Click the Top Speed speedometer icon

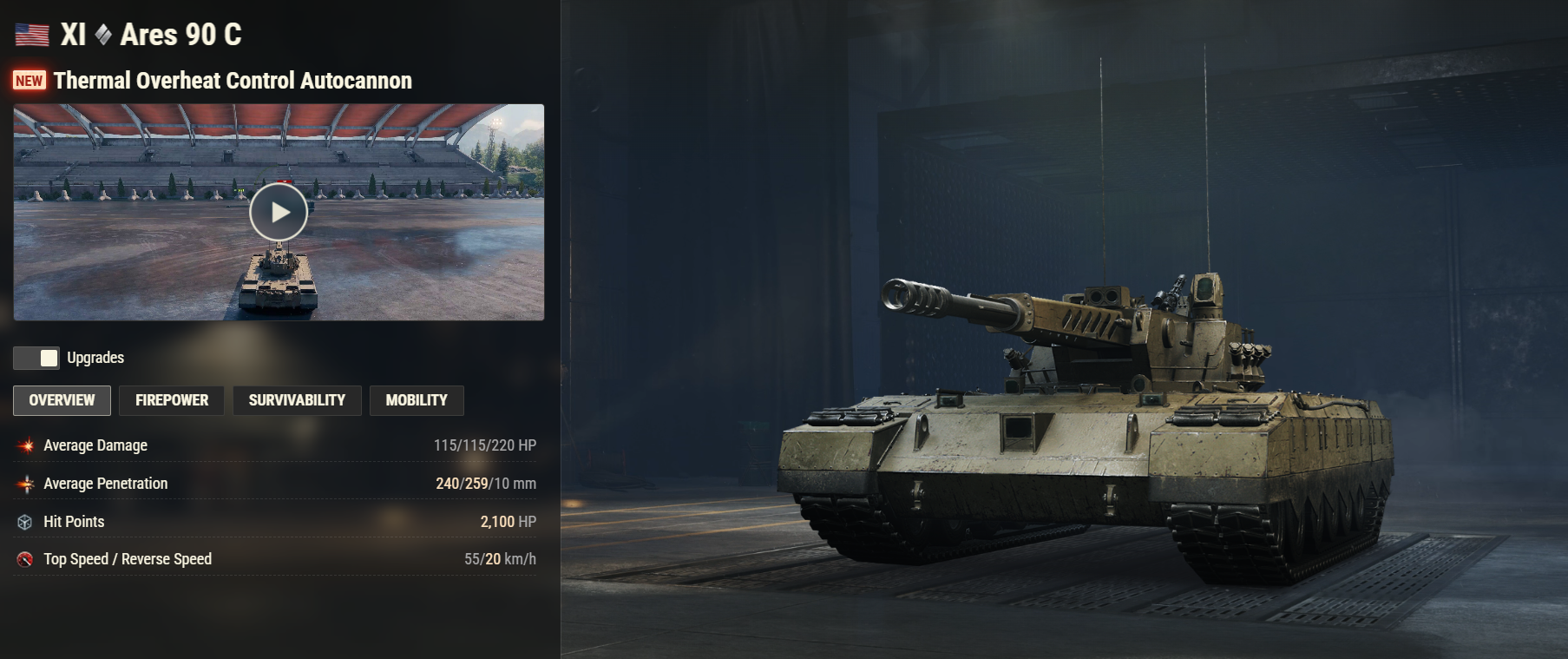point(25,559)
